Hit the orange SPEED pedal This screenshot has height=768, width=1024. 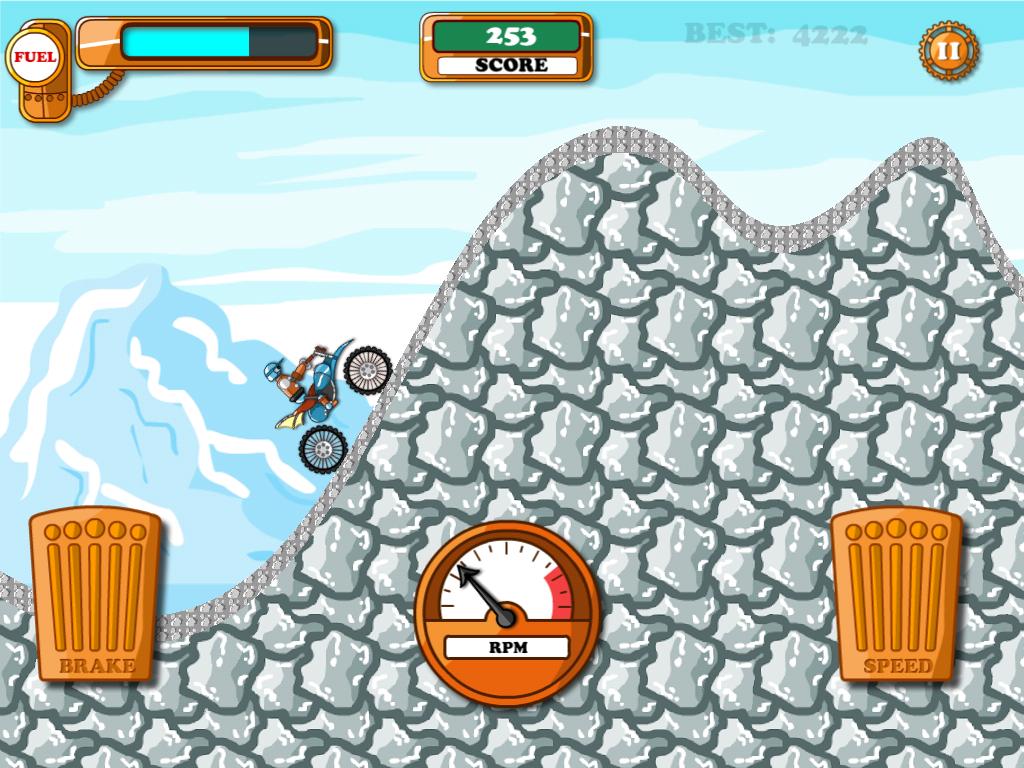click(896, 594)
